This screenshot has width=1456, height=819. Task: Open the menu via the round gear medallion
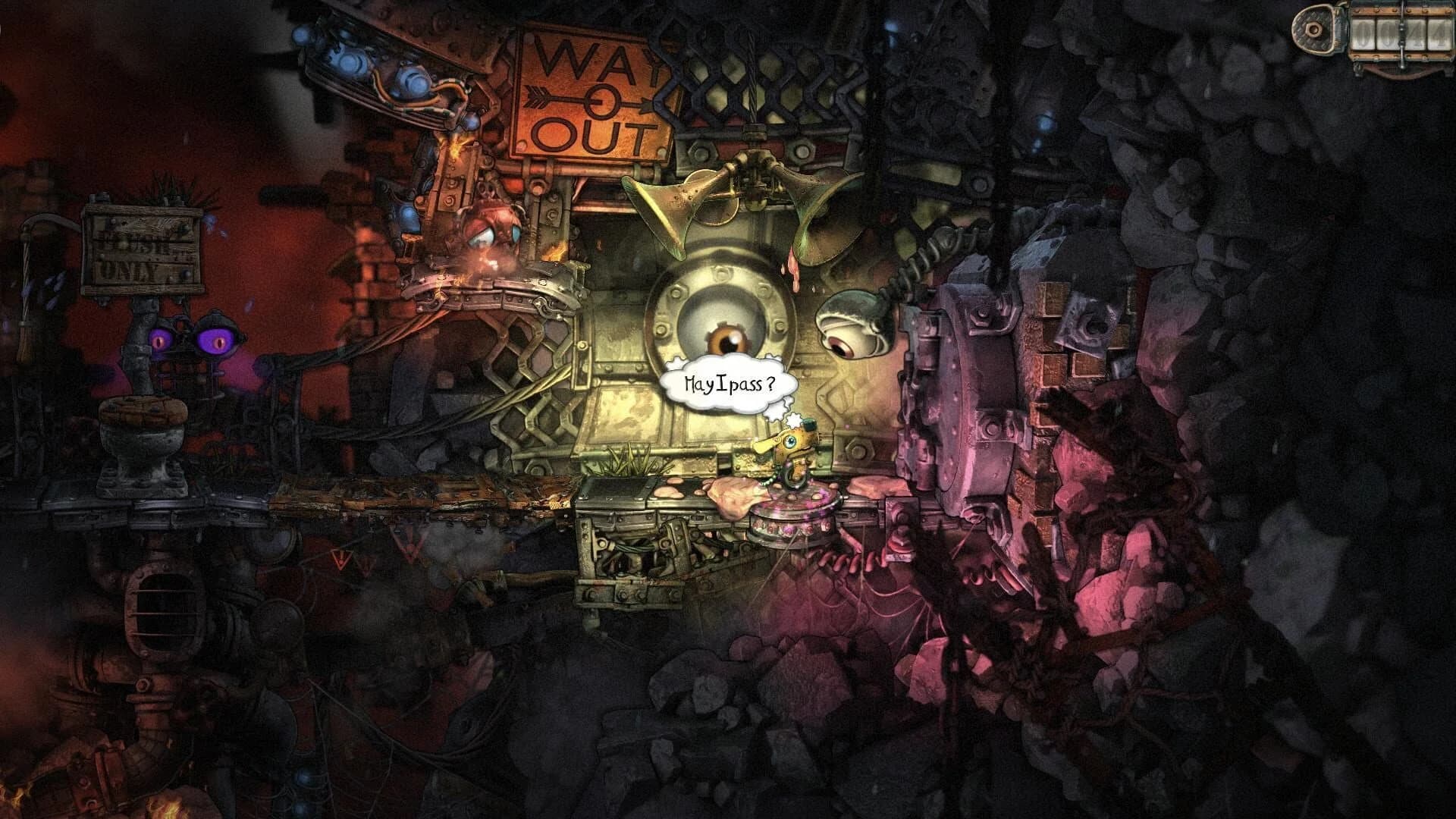pos(1313,29)
